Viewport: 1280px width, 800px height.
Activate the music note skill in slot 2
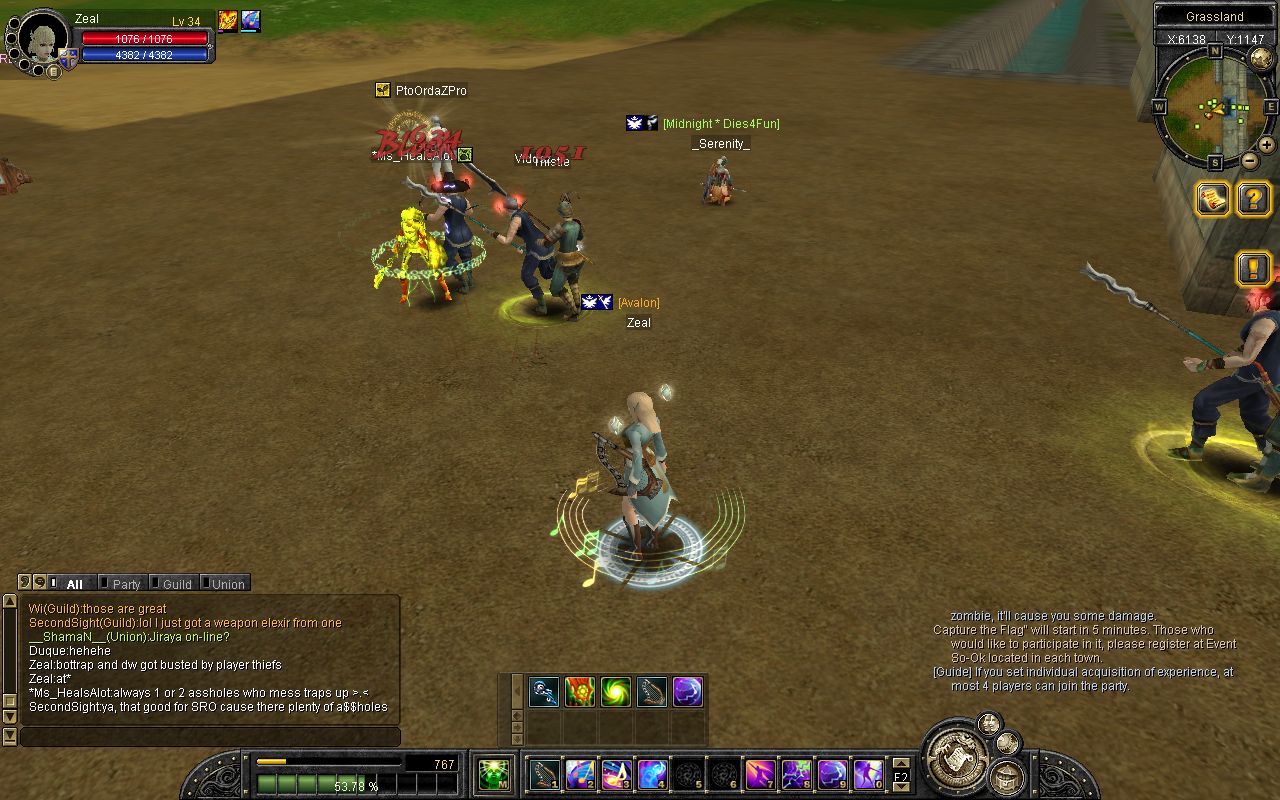coord(581,774)
